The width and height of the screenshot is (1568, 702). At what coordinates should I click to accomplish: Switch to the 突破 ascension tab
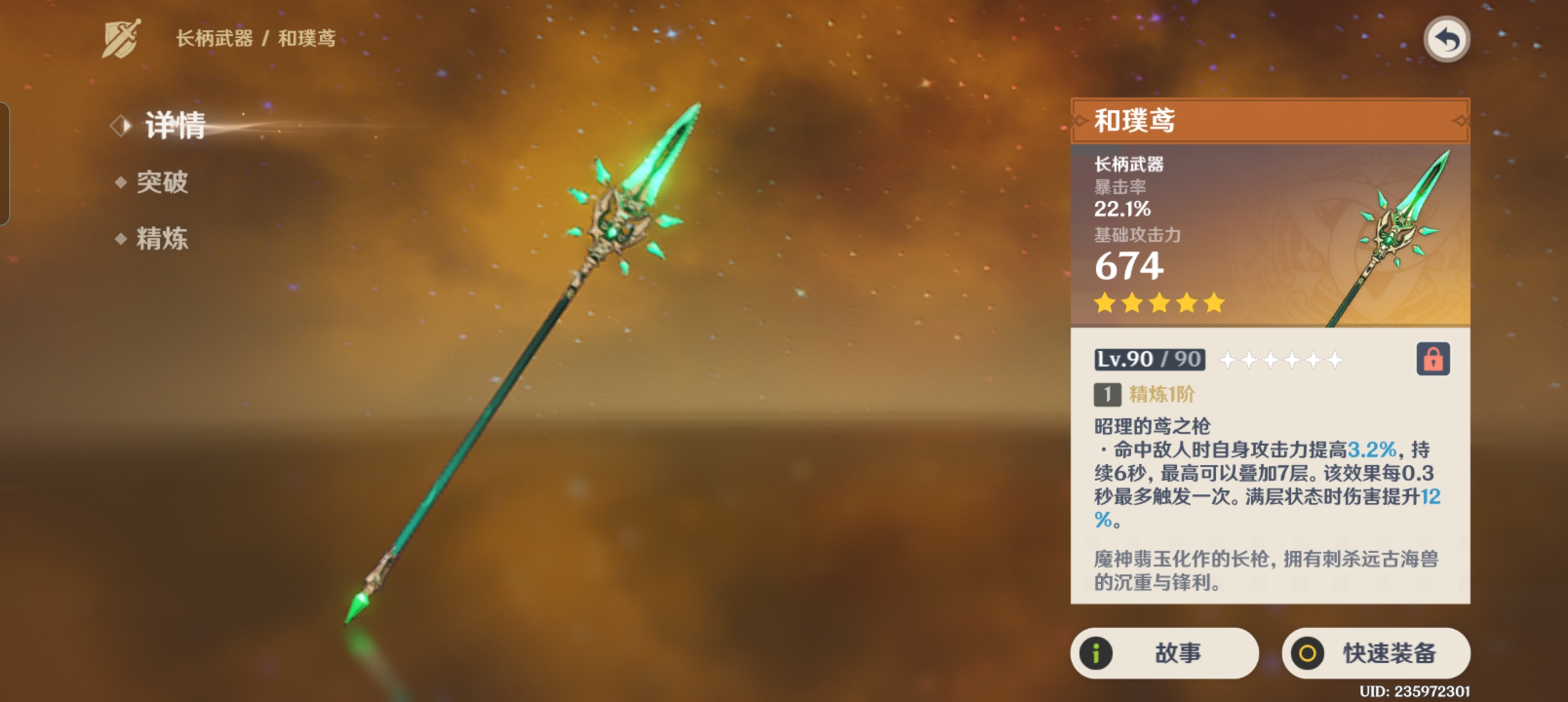(162, 182)
